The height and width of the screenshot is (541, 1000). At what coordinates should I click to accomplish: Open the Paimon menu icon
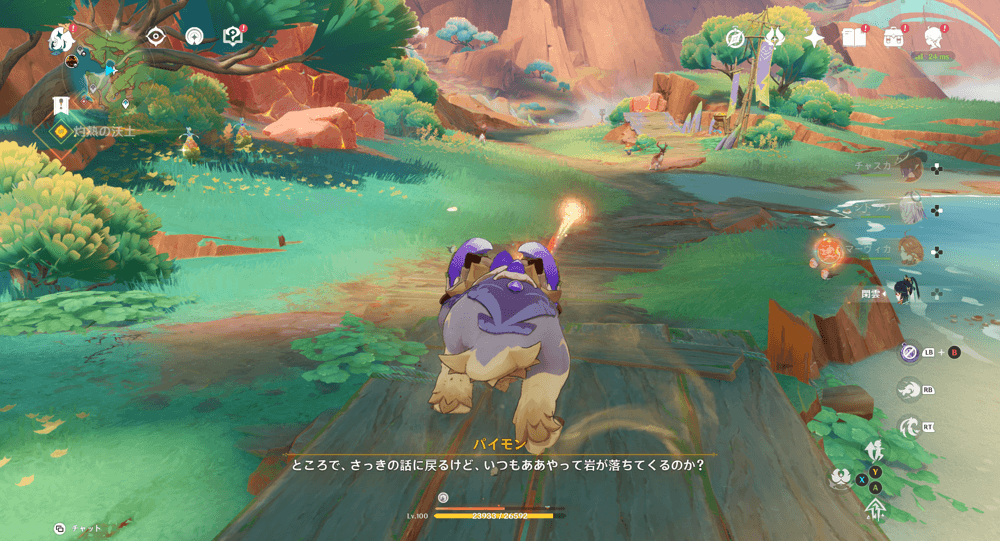point(59,39)
